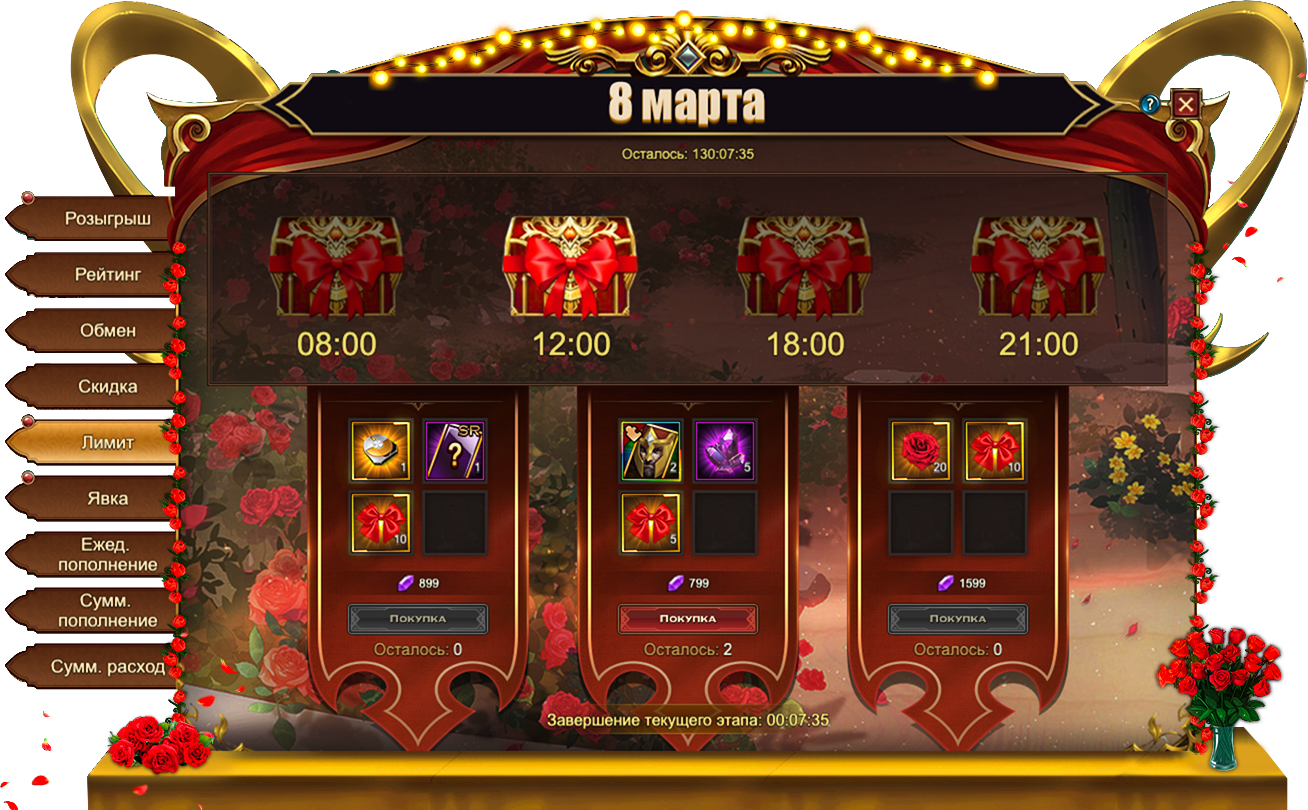Open the Сумм. расход tab
This screenshot has width=1308, height=810.
click(x=107, y=666)
